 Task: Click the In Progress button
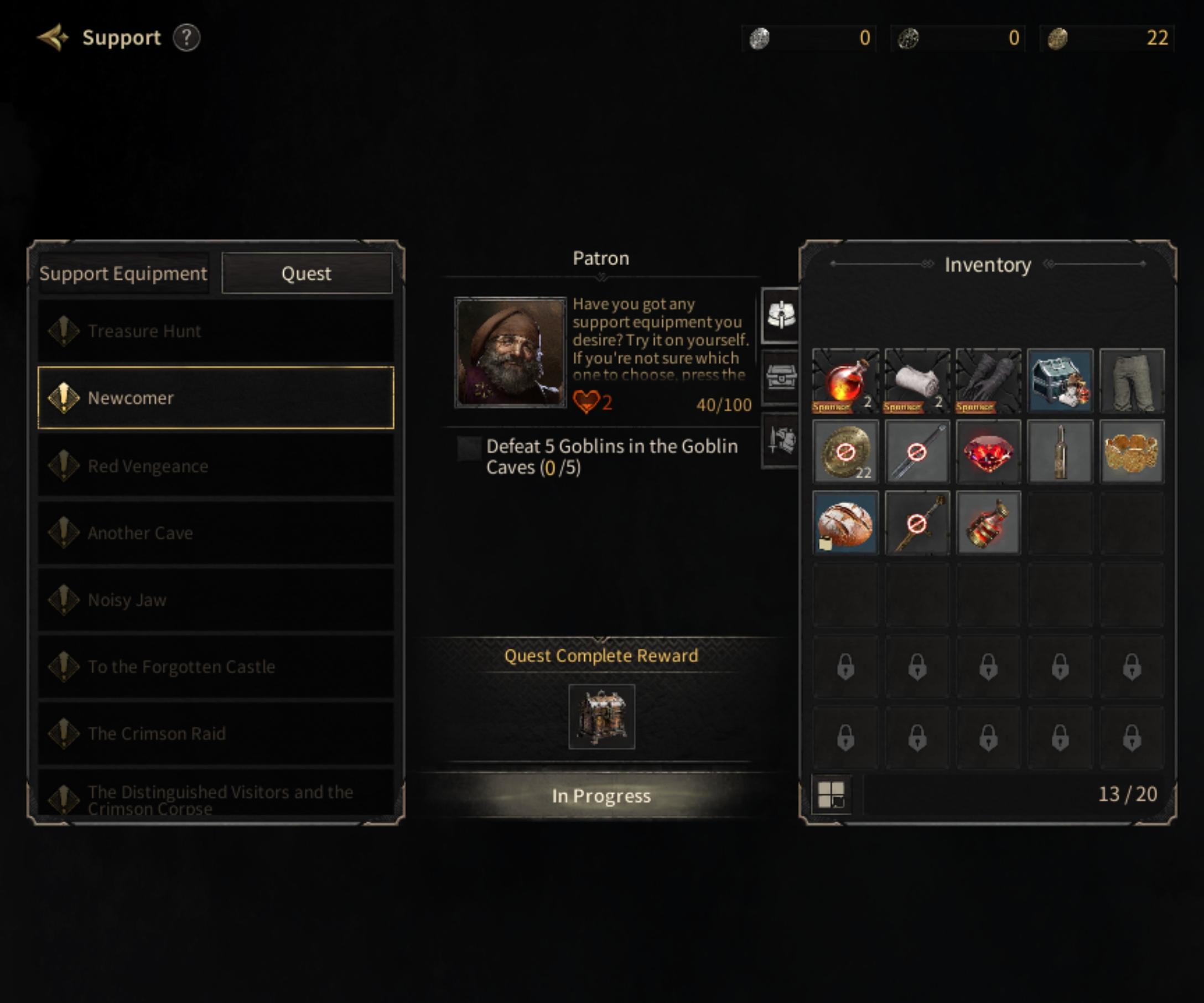pyautogui.click(x=601, y=795)
